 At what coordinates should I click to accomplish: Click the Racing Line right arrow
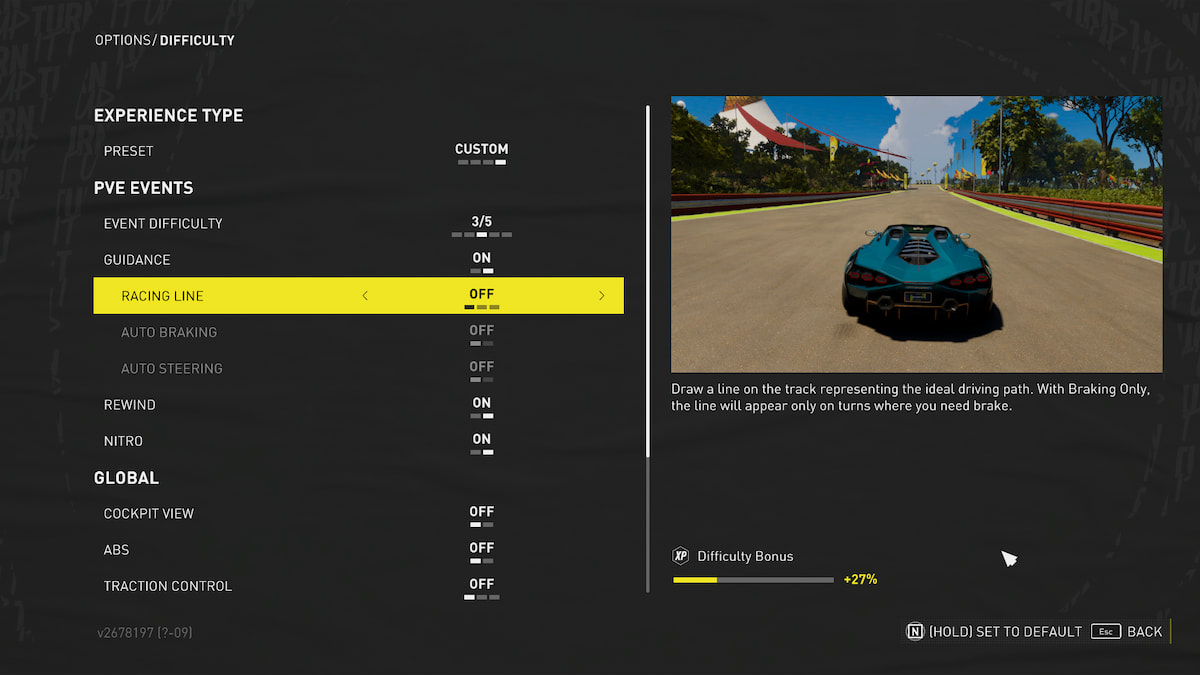click(x=602, y=296)
